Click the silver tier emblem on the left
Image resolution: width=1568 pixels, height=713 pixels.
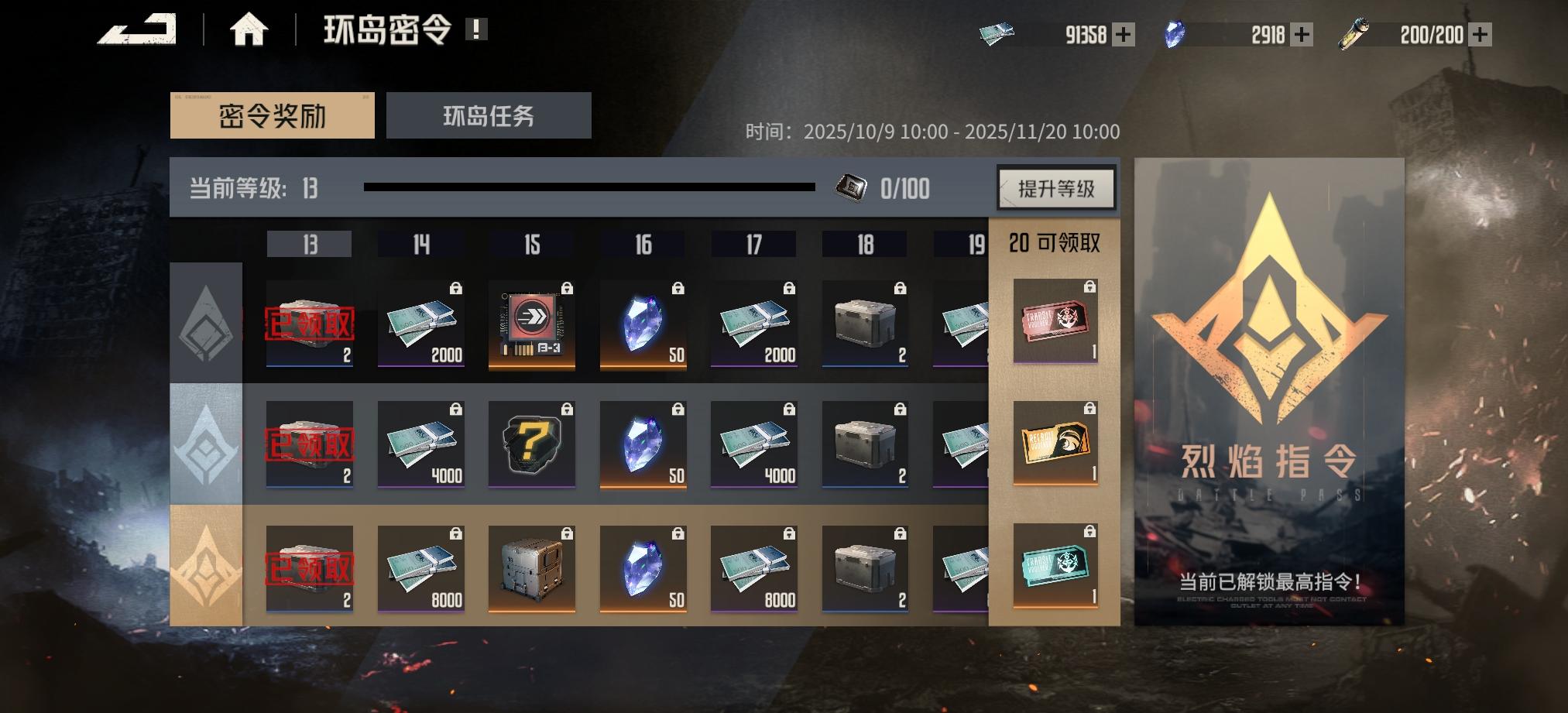(x=207, y=445)
